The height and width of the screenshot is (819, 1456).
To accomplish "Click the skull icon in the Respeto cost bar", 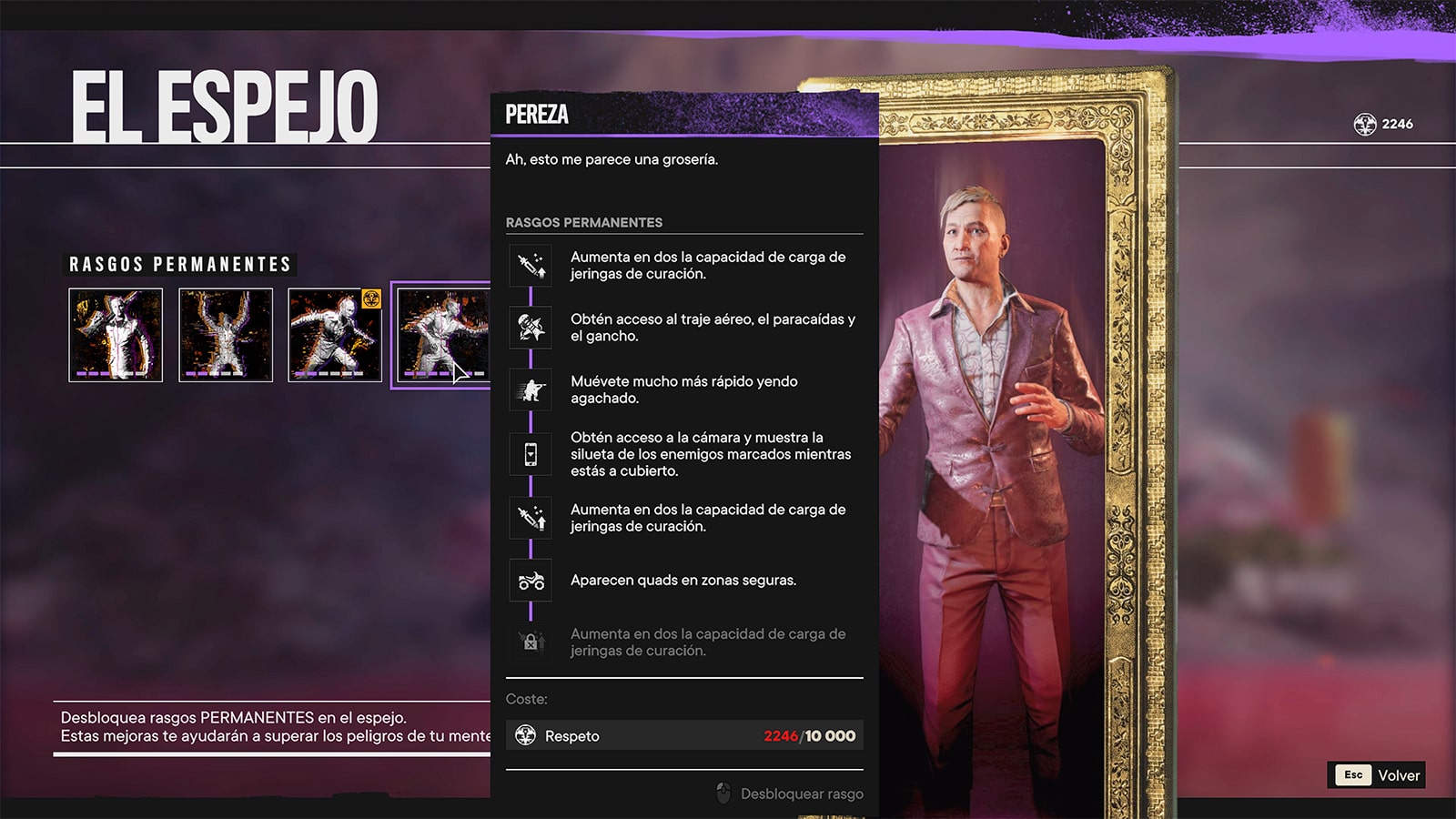I will click(526, 735).
